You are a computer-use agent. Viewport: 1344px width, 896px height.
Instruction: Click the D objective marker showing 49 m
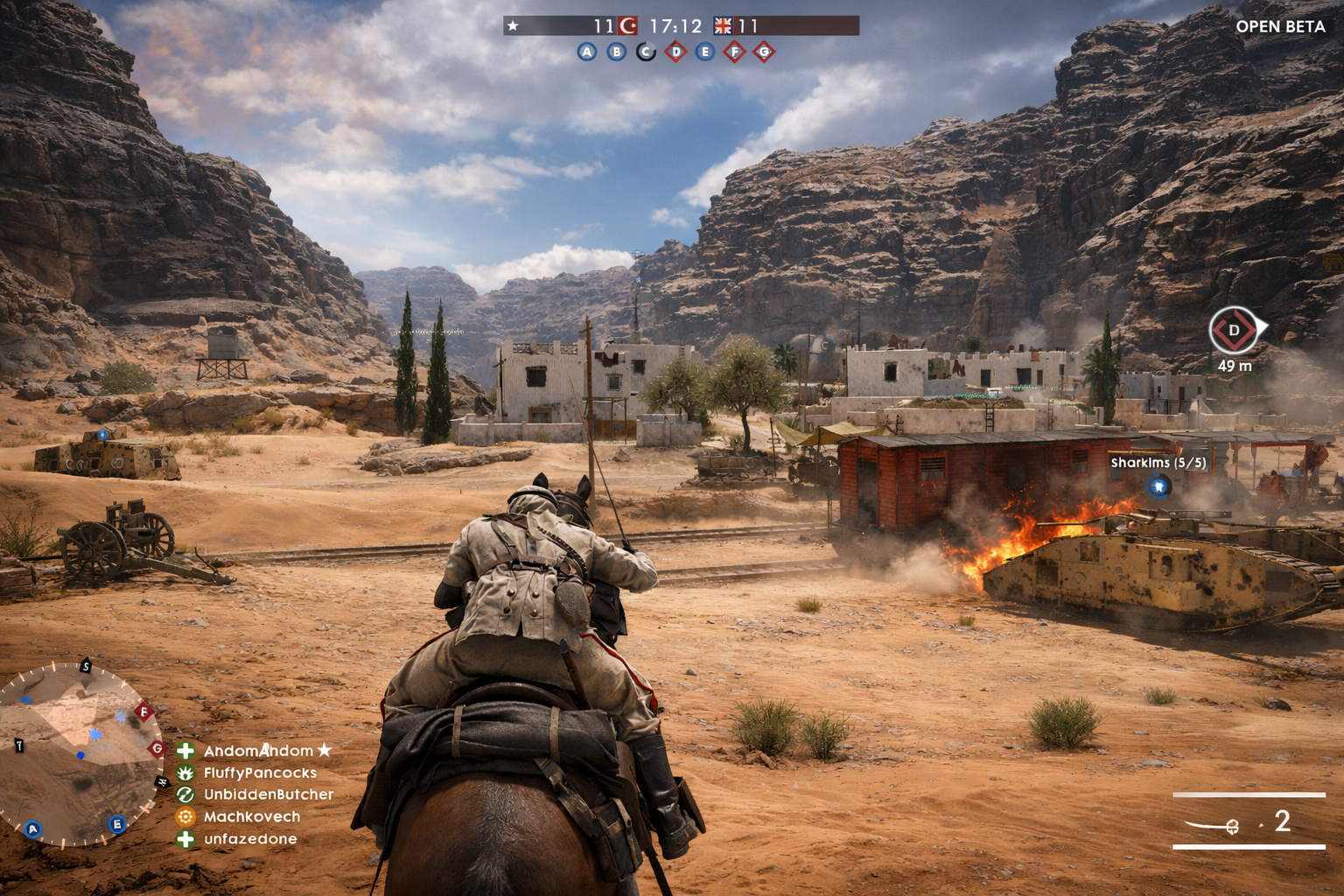point(1234,331)
